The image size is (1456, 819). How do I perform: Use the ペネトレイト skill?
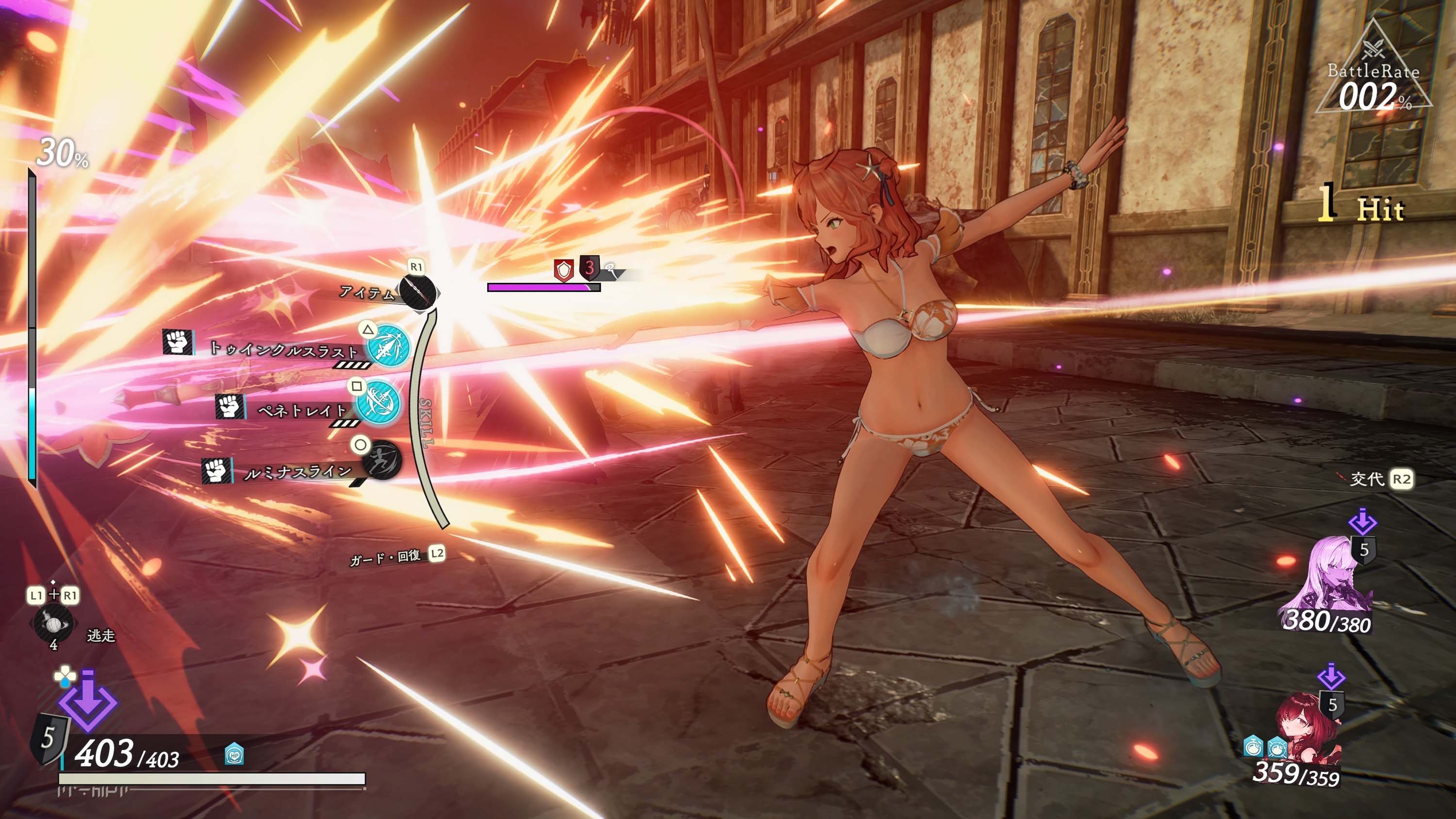(x=378, y=402)
